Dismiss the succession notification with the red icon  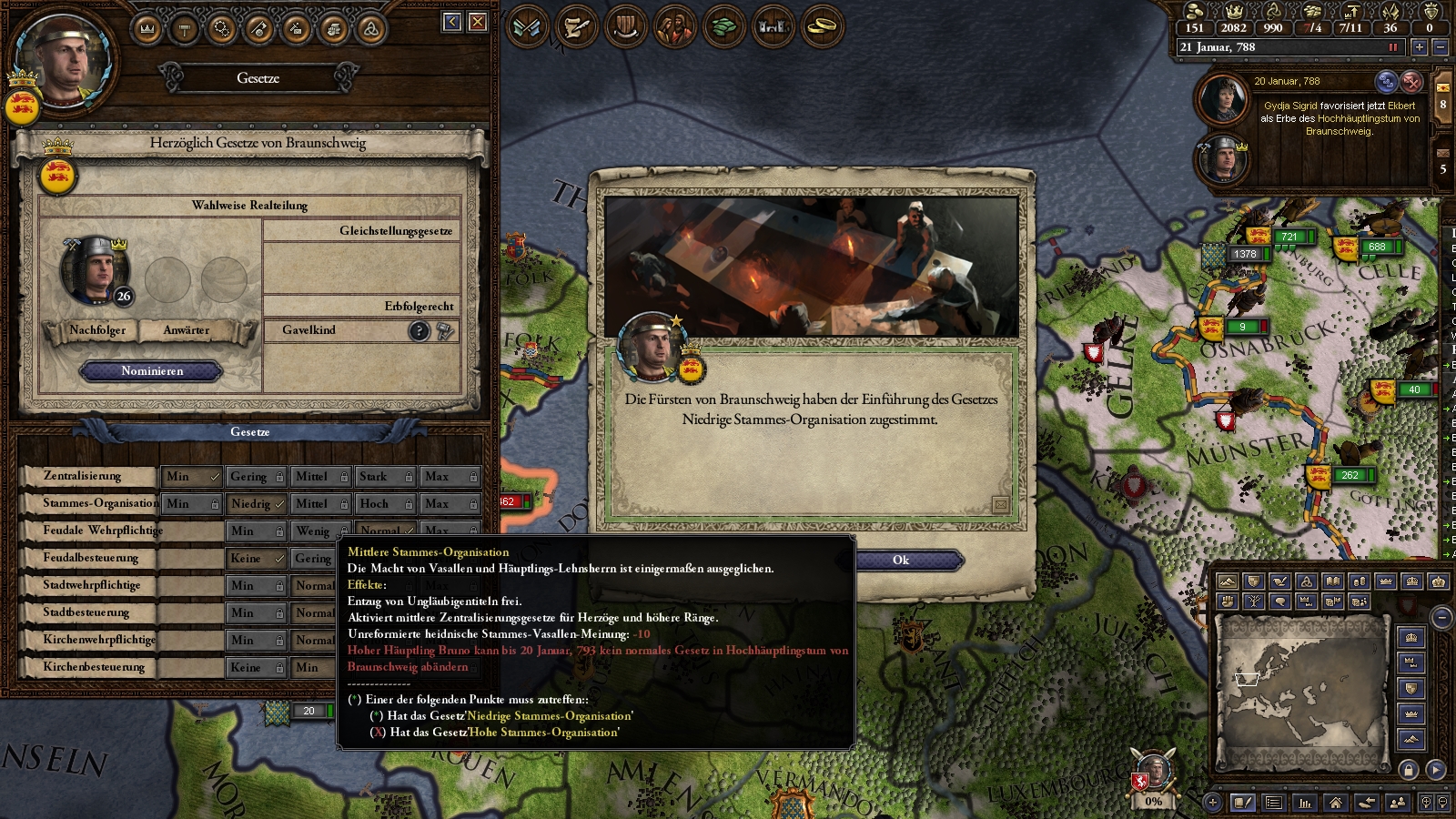click(x=1411, y=82)
